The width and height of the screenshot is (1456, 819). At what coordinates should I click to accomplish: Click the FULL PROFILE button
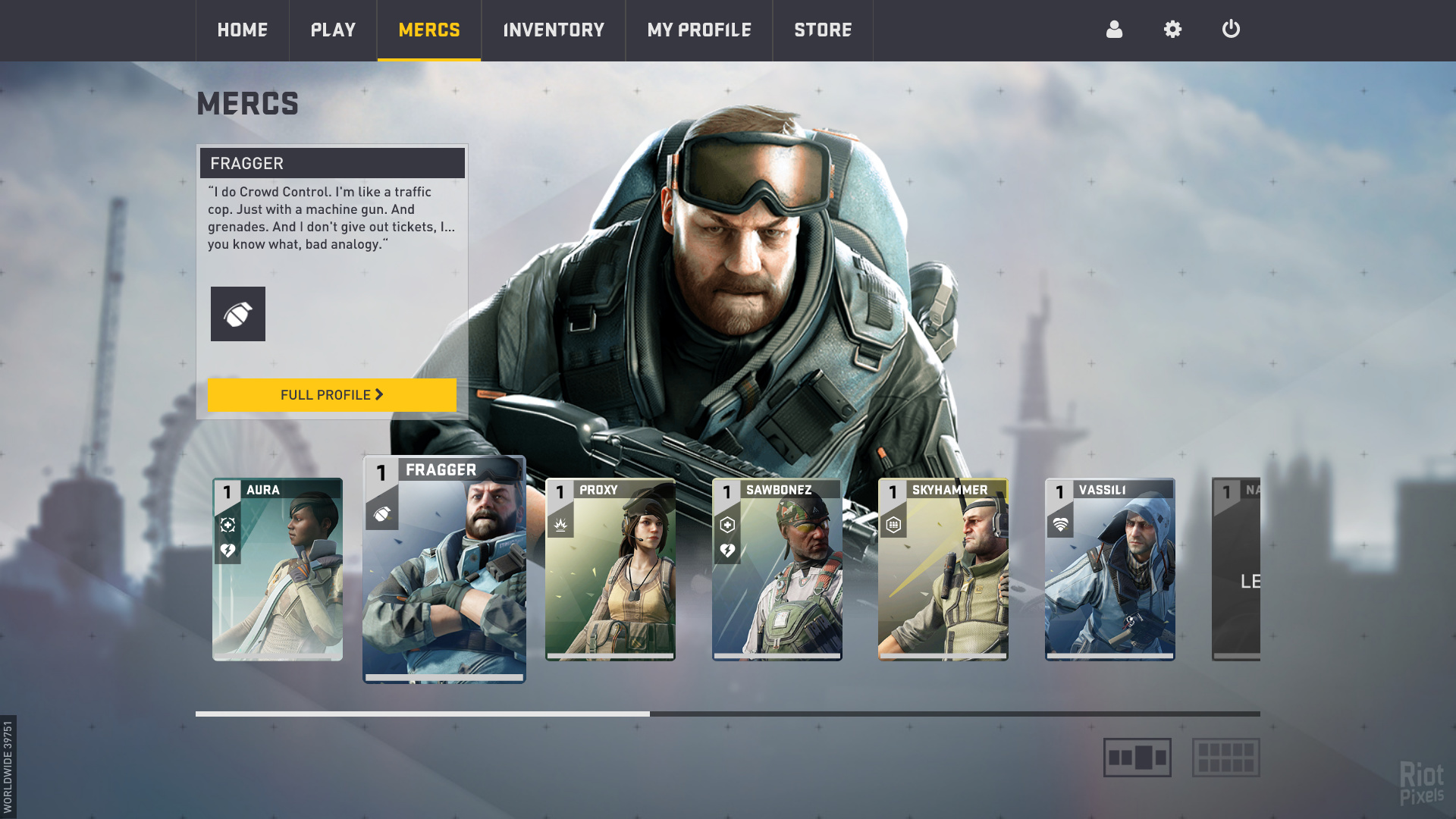click(x=331, y=395)
